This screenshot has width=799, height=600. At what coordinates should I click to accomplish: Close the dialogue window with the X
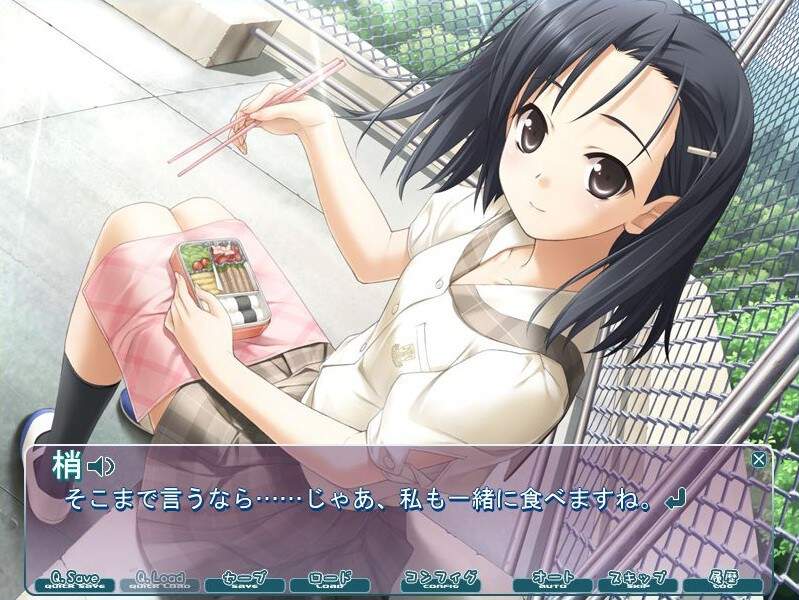click(759, 460)
